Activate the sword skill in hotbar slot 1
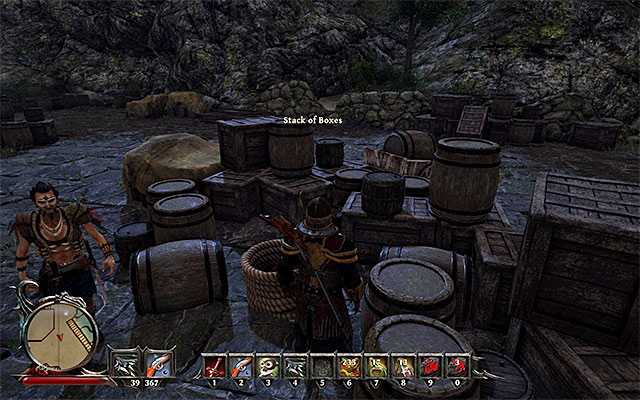 click(x=214, y=364)
